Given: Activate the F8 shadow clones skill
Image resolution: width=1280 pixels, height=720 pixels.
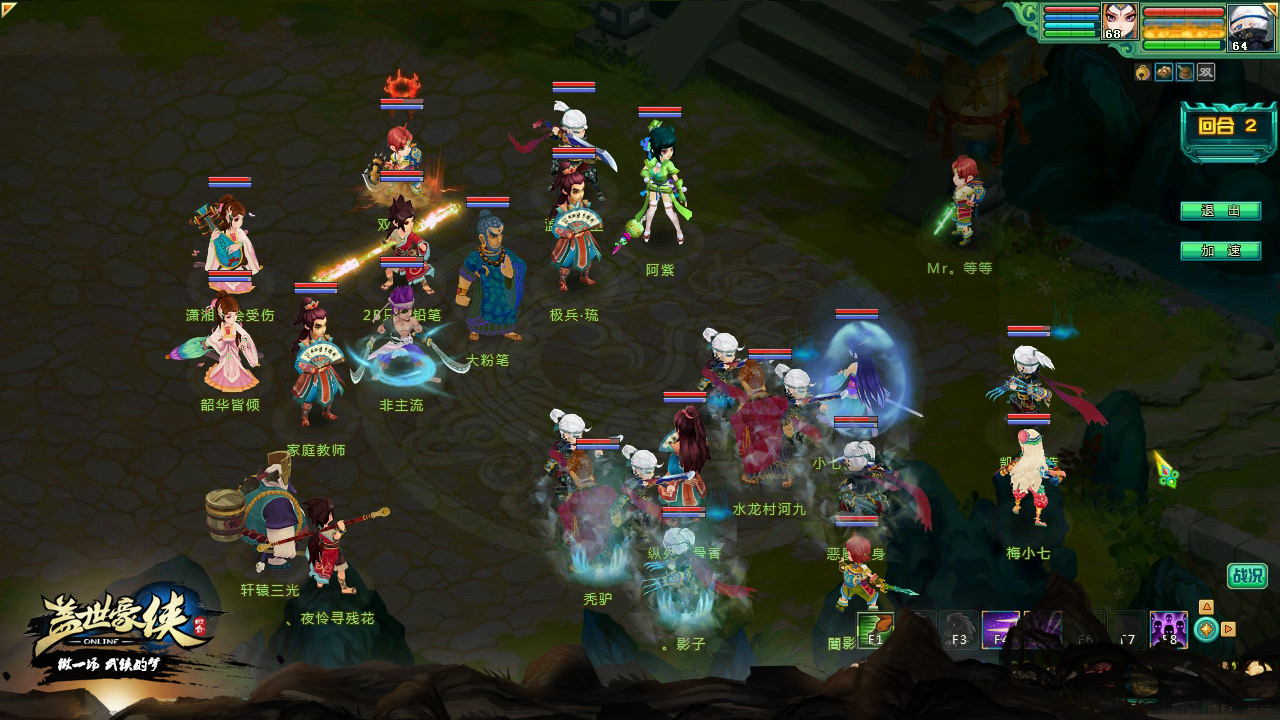Looking at the screenshot, I should (x=1168, y=630).
